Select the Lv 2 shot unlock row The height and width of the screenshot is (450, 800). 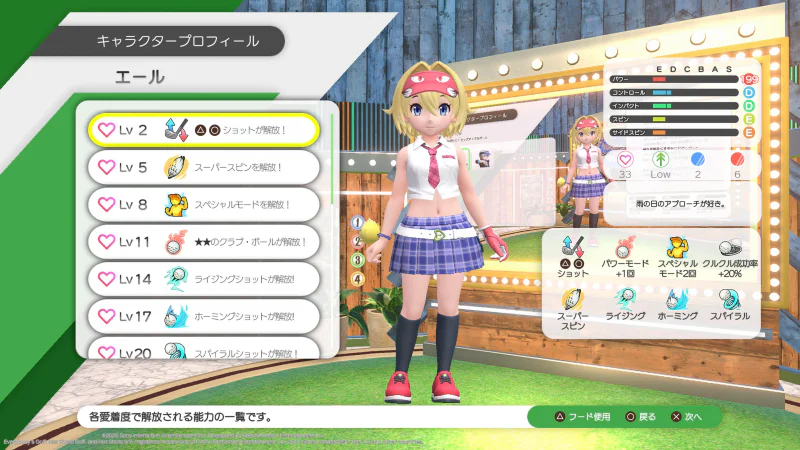(x=203, y=130)
